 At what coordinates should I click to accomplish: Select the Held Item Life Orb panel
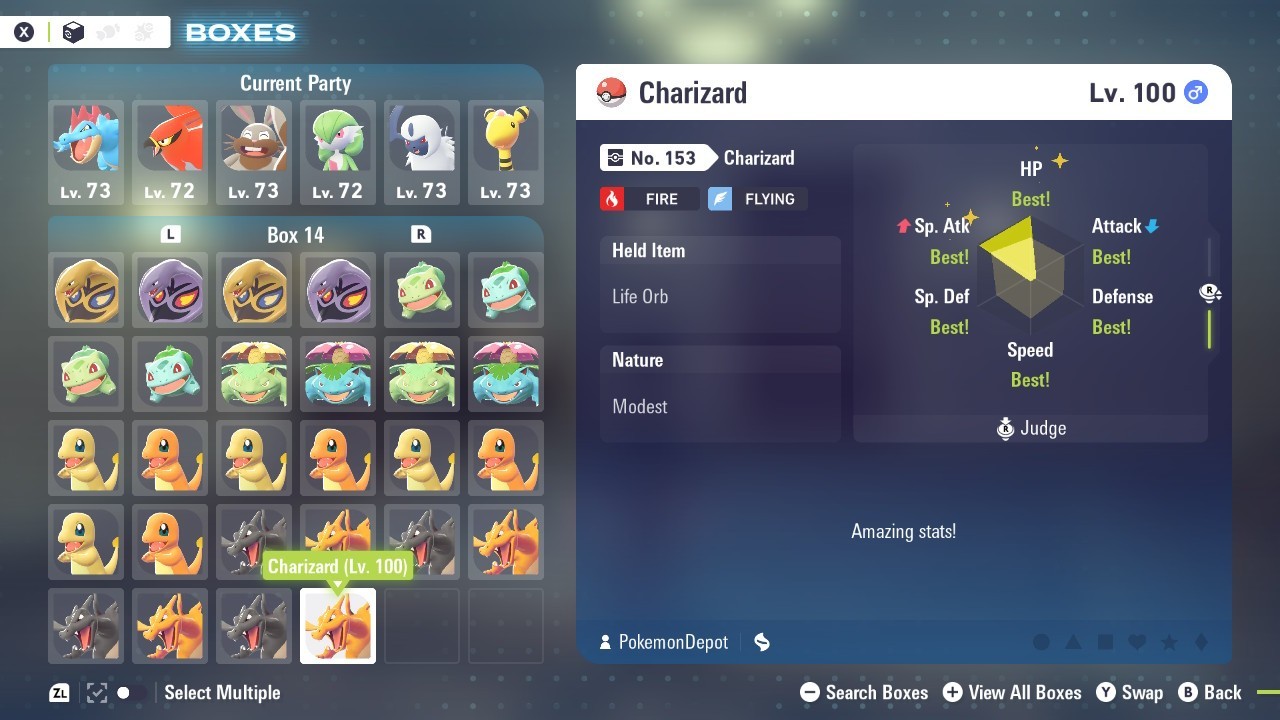coord(720,284)
